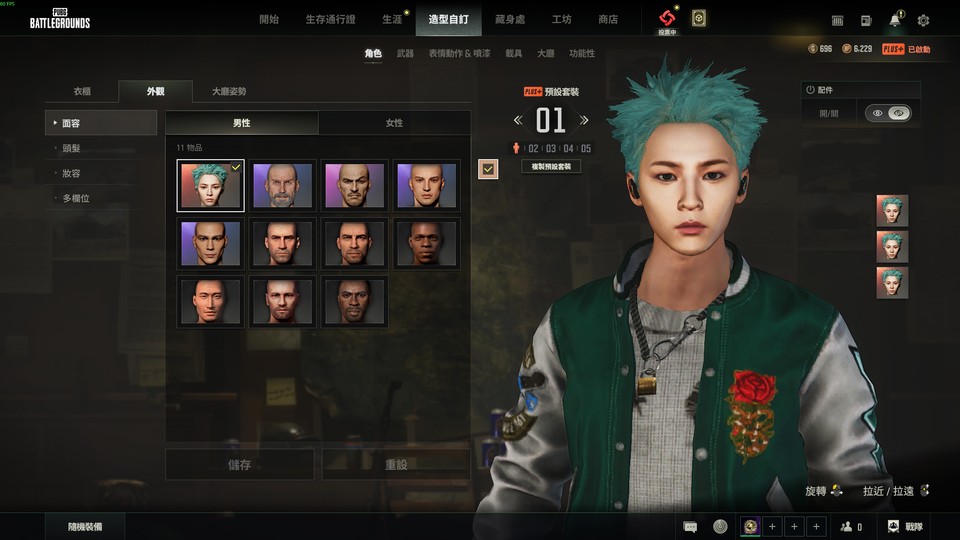Viewport: 960px width, 540px height.
Task: Open the 藏身處 hideout menu
Action: point(511,19)
